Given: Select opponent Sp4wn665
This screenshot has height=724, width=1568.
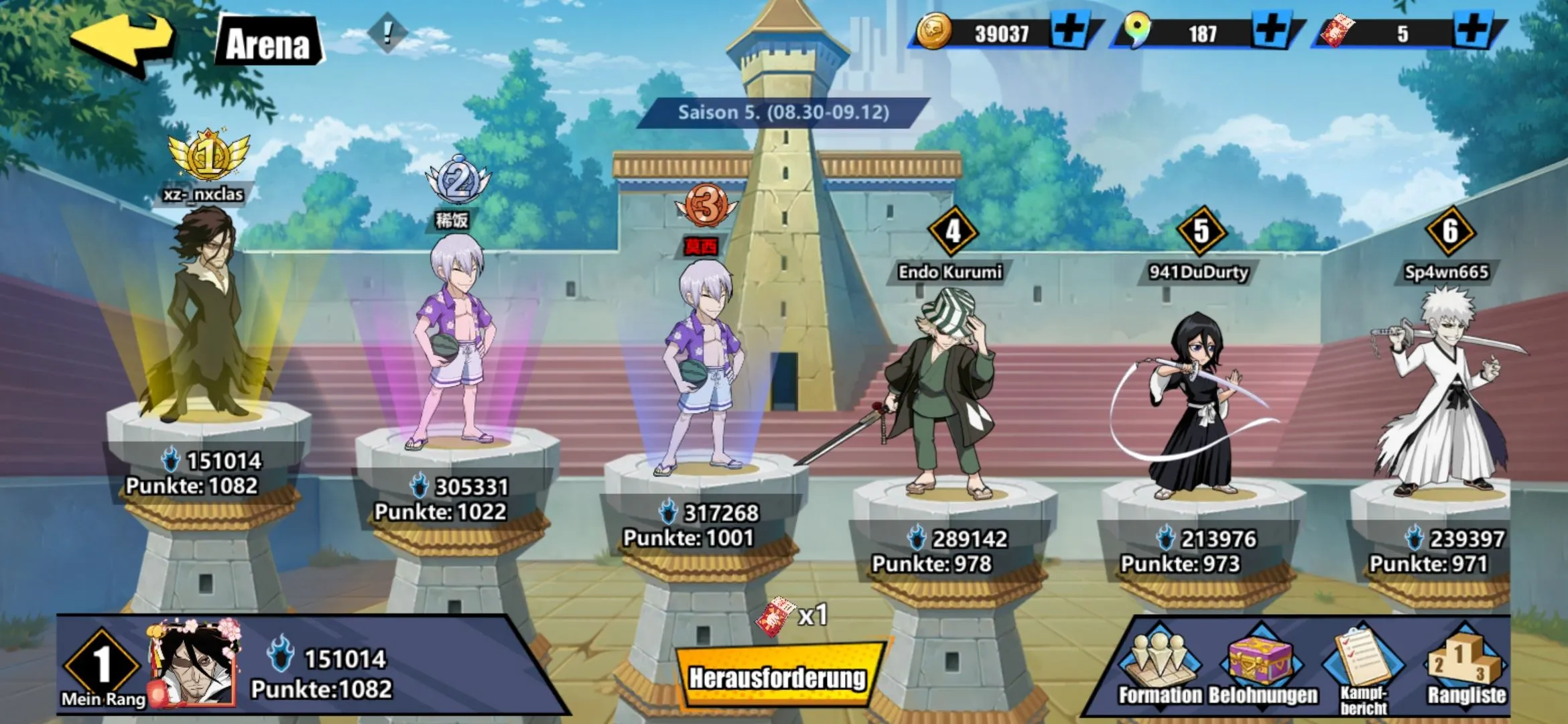Looking at the screenshot, I should coord(1447,396).
